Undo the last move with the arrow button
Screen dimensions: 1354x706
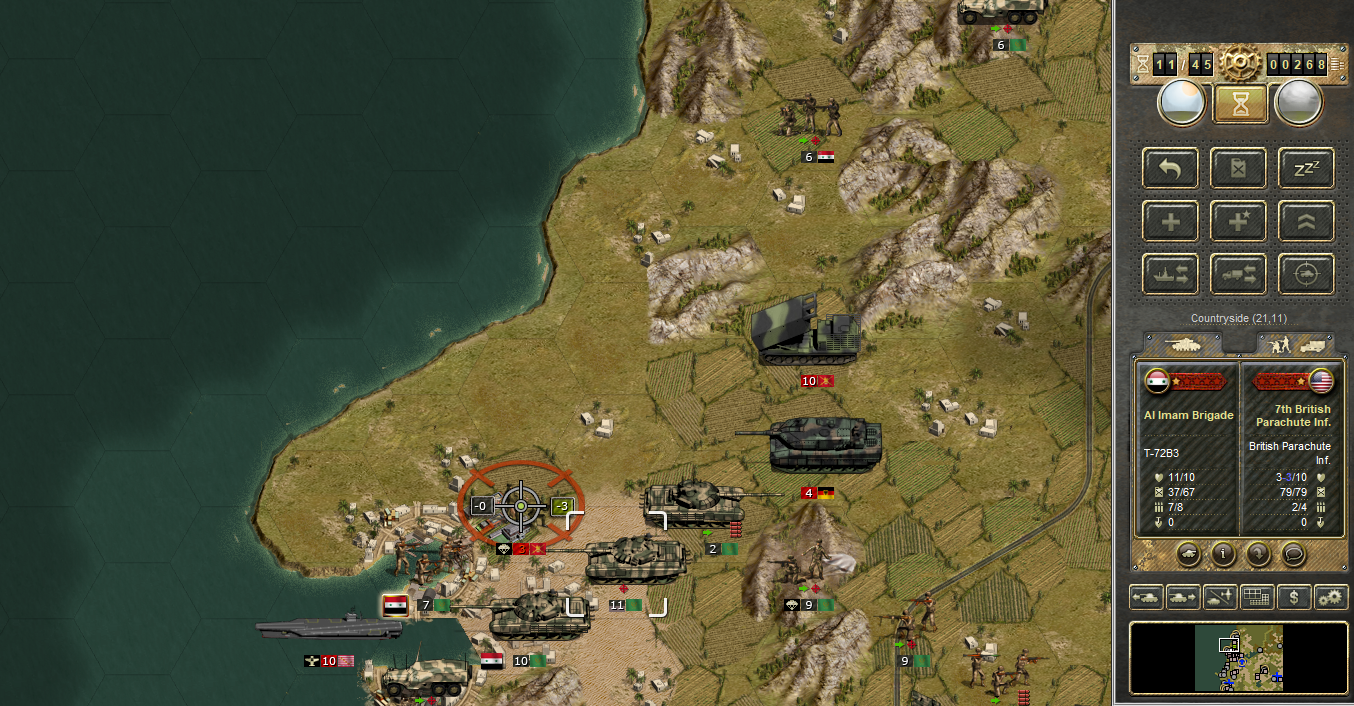tap(1169, 168)
